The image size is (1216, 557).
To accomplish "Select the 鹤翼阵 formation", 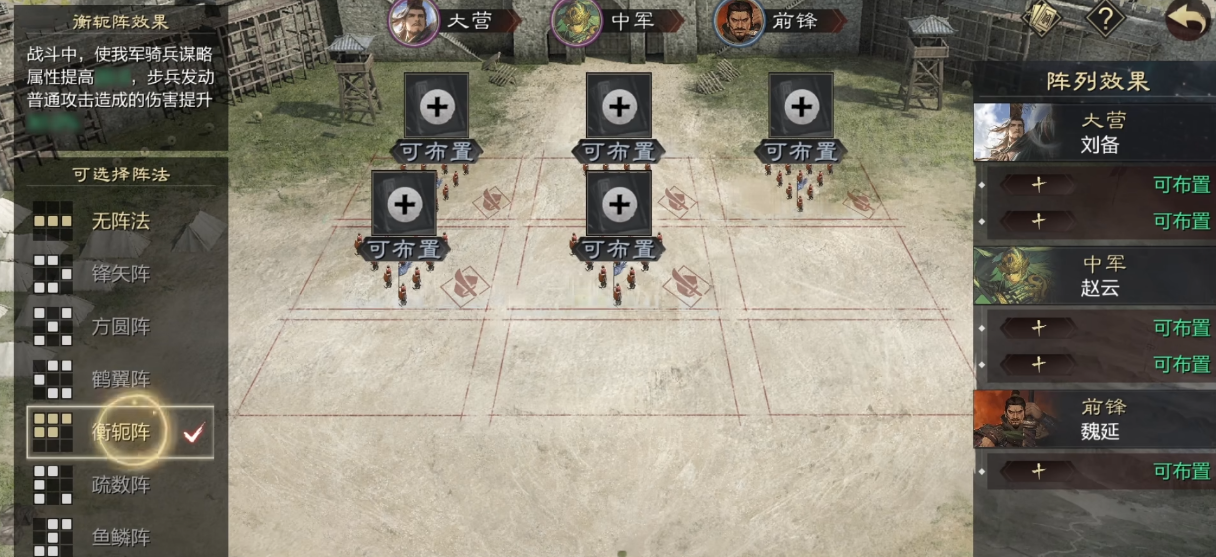I will [x=119, y=379].
